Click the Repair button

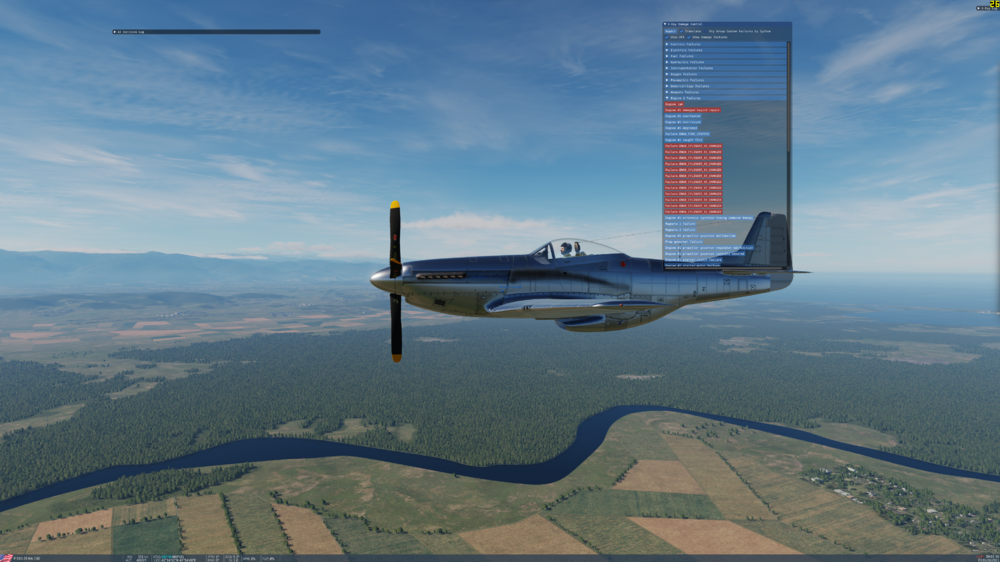(670, 31)
